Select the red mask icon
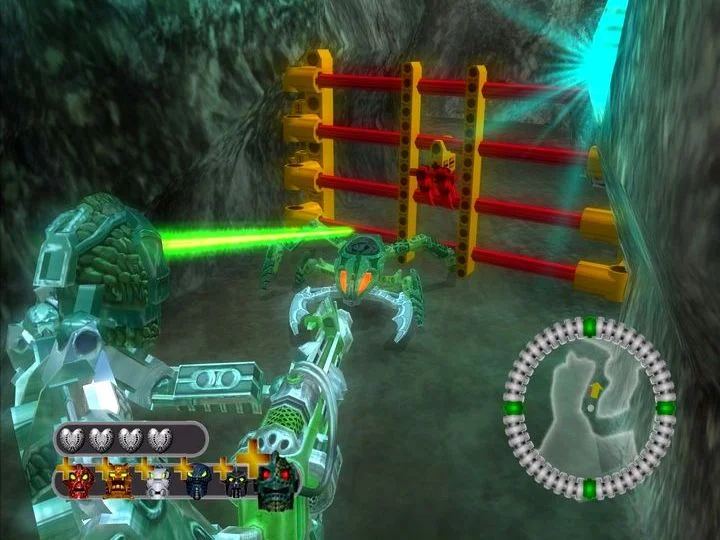720x540 pixels. tap(79, 482)
